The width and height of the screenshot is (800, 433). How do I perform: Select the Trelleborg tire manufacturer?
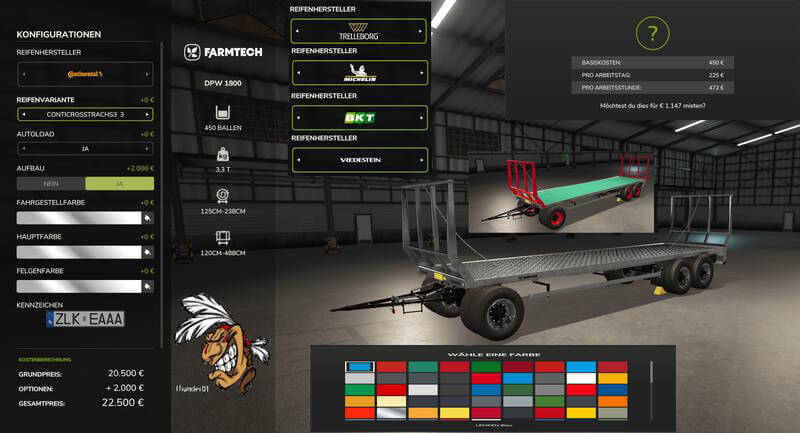[360, 33]
